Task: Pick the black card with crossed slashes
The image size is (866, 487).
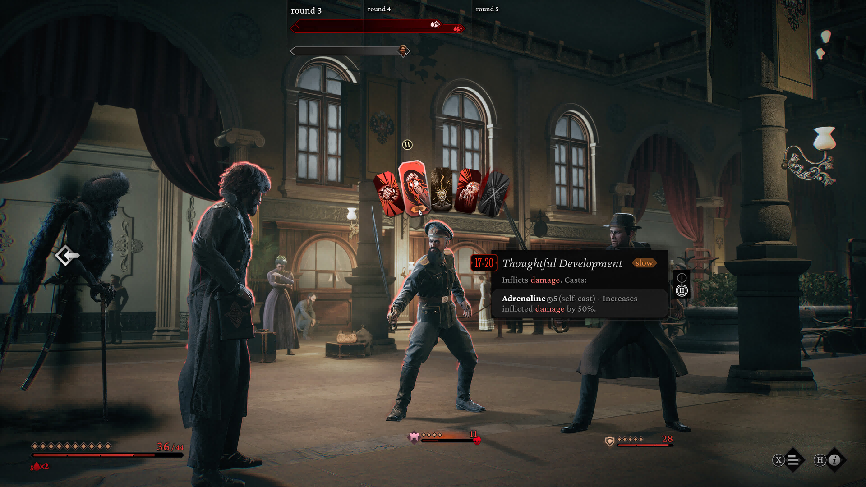Action: (x=493, y=191)
